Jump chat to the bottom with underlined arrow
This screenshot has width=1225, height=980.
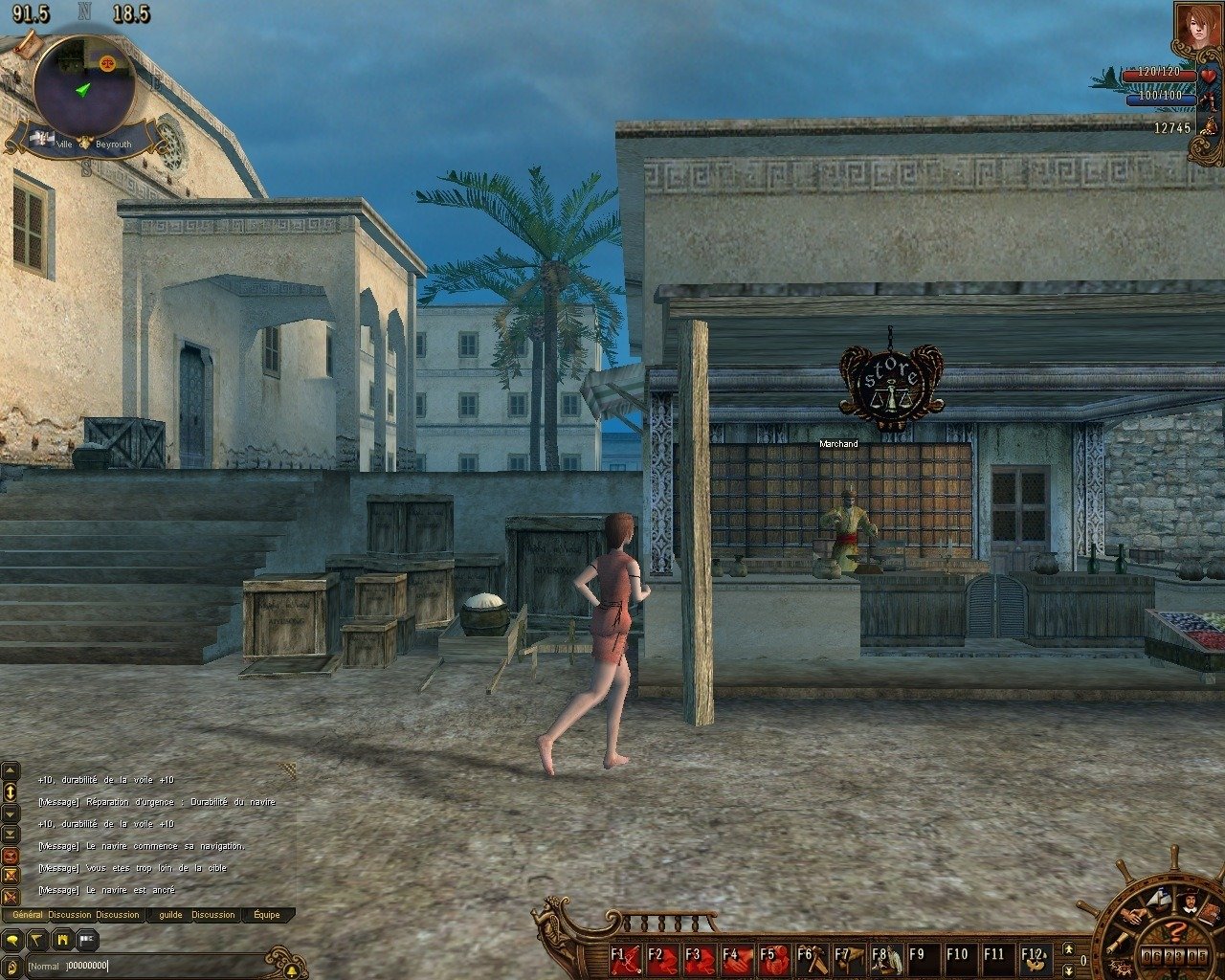(11, 835)
